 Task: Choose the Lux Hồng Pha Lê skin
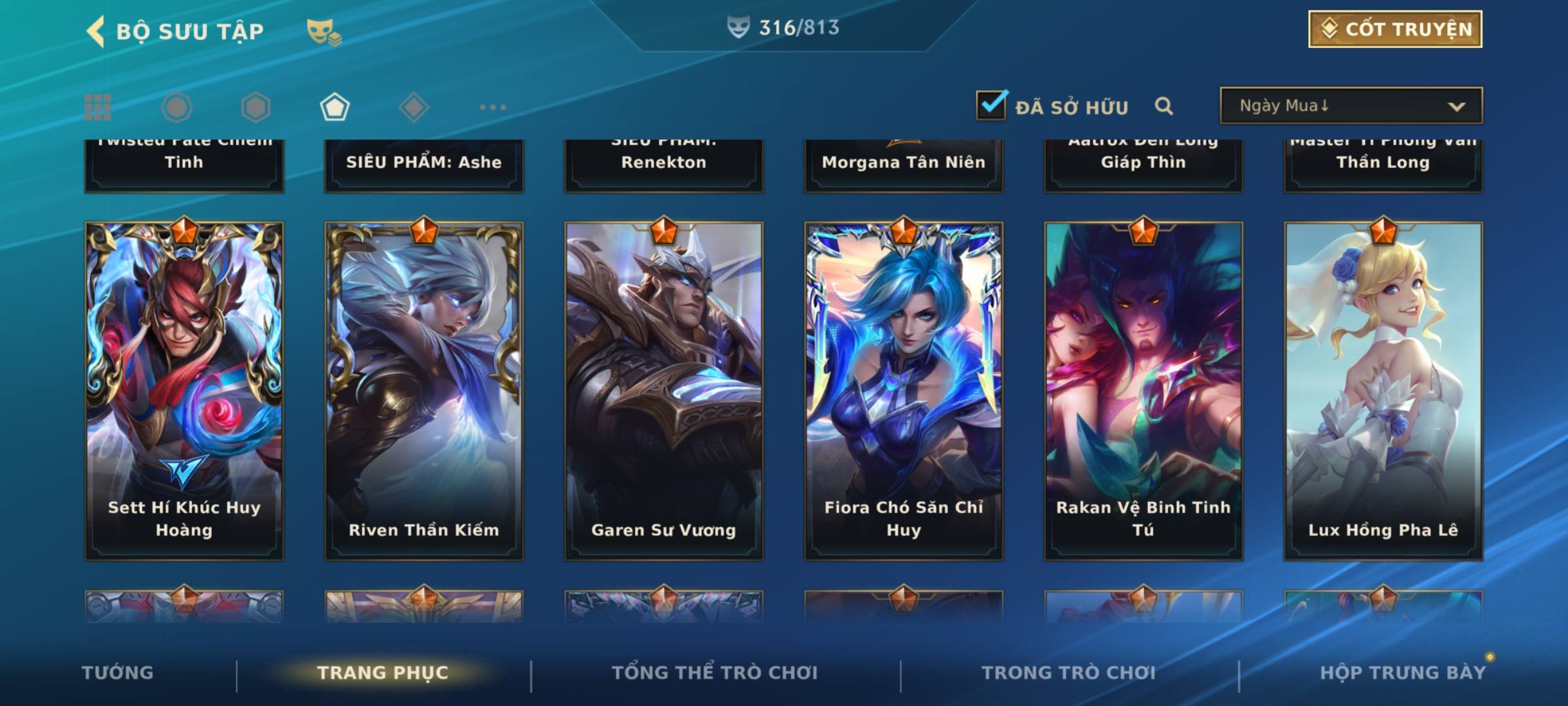click(x=1383, y=391)
